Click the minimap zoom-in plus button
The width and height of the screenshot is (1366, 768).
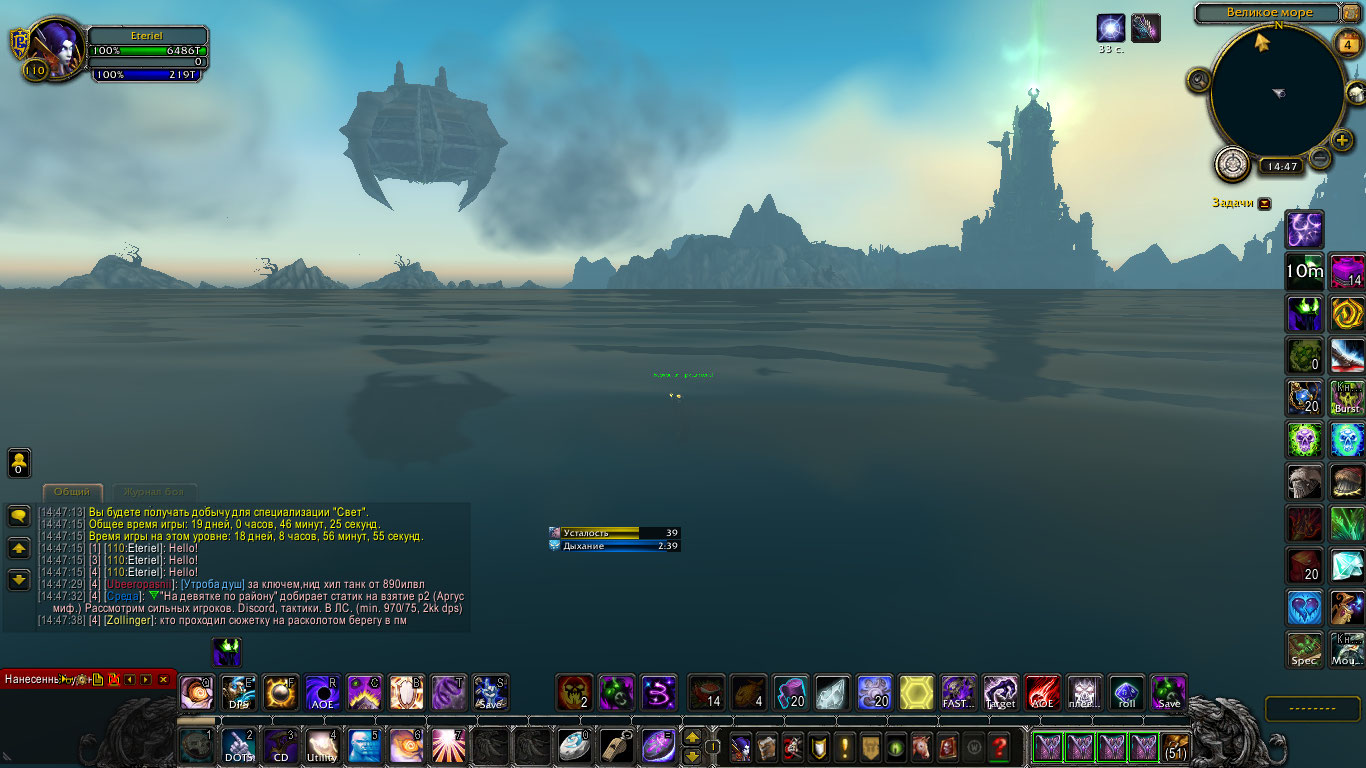(x=1342, y=140)
